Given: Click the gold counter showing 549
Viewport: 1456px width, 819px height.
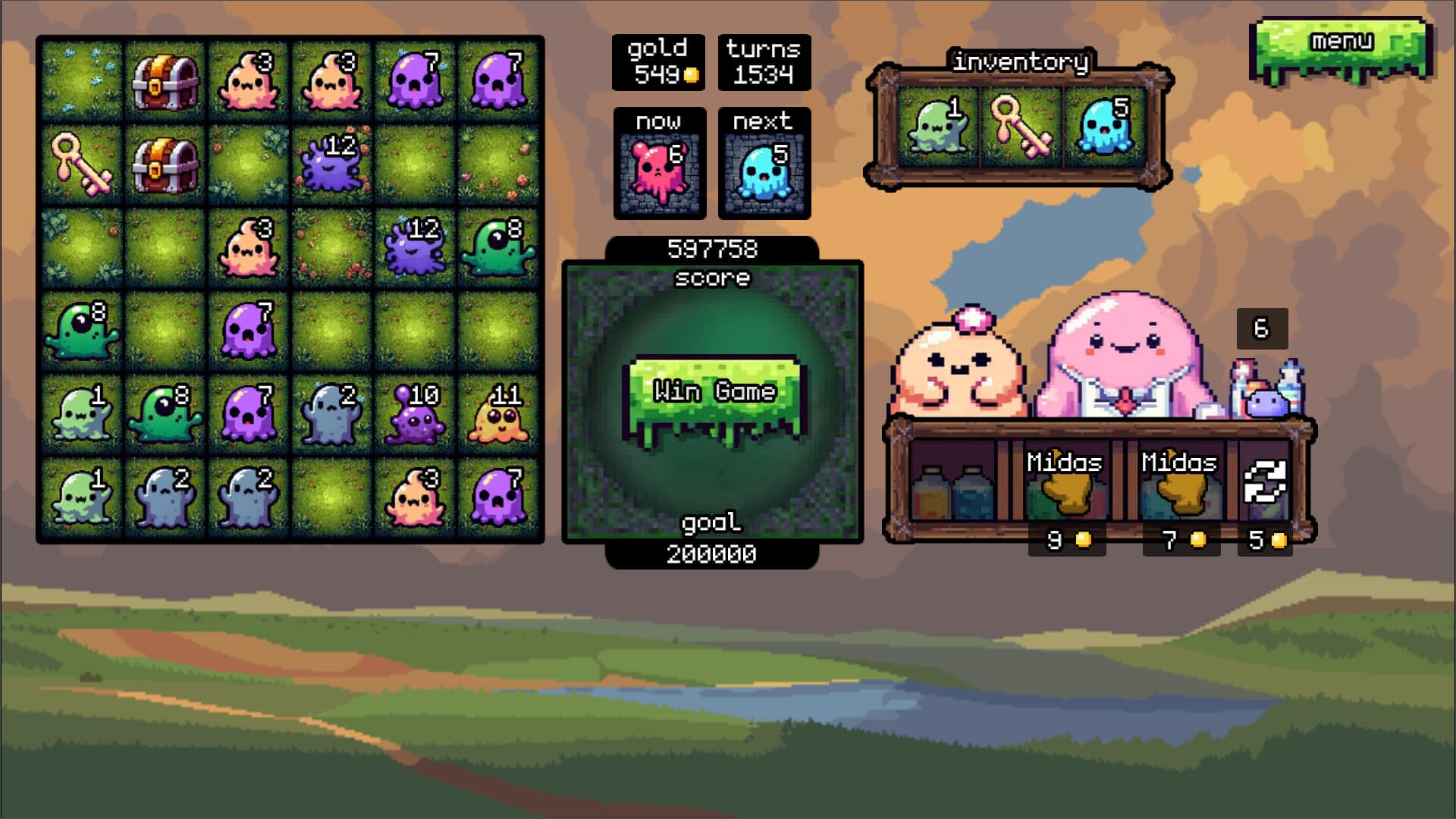Looking at the screenshot, I should [658, 62].
